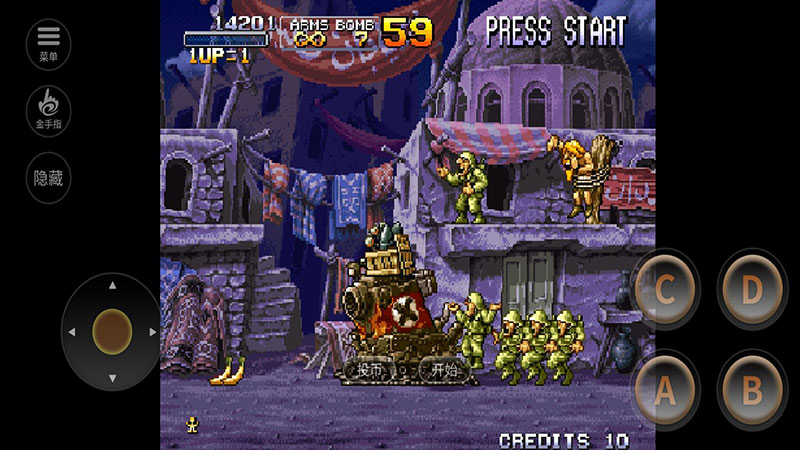Viewport: 800px width, 450px height.
Task: Tap the round A button
Action: pos(665,391)
